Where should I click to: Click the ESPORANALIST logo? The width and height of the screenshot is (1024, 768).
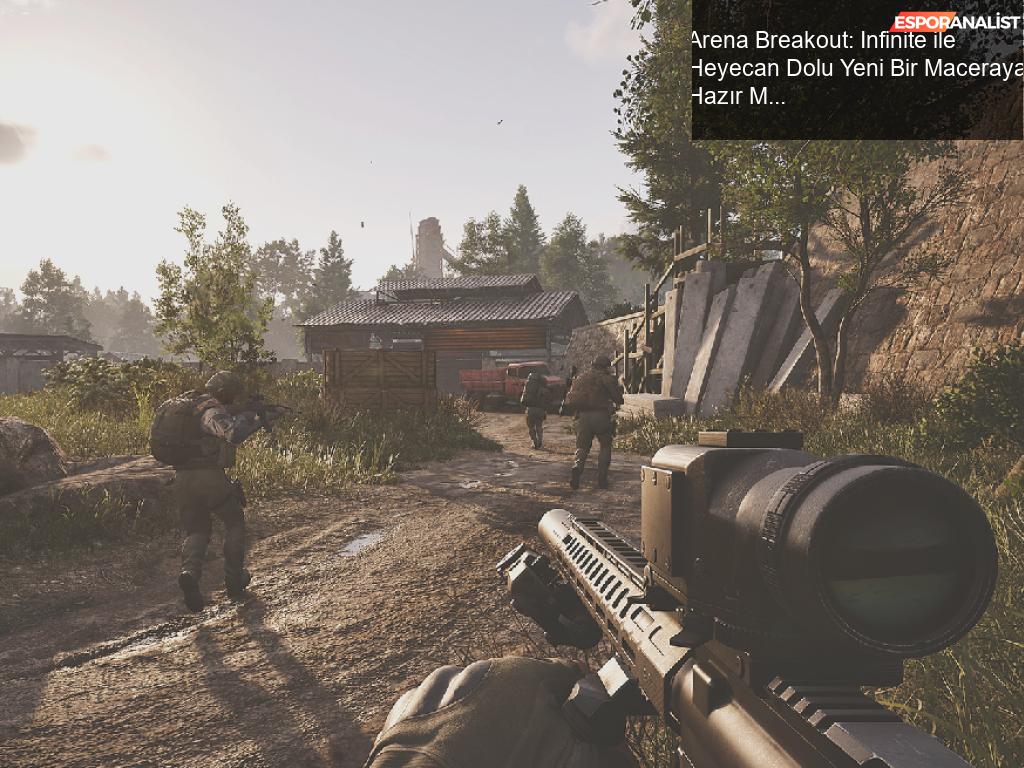pyautogui.click(x=955, y=22)
